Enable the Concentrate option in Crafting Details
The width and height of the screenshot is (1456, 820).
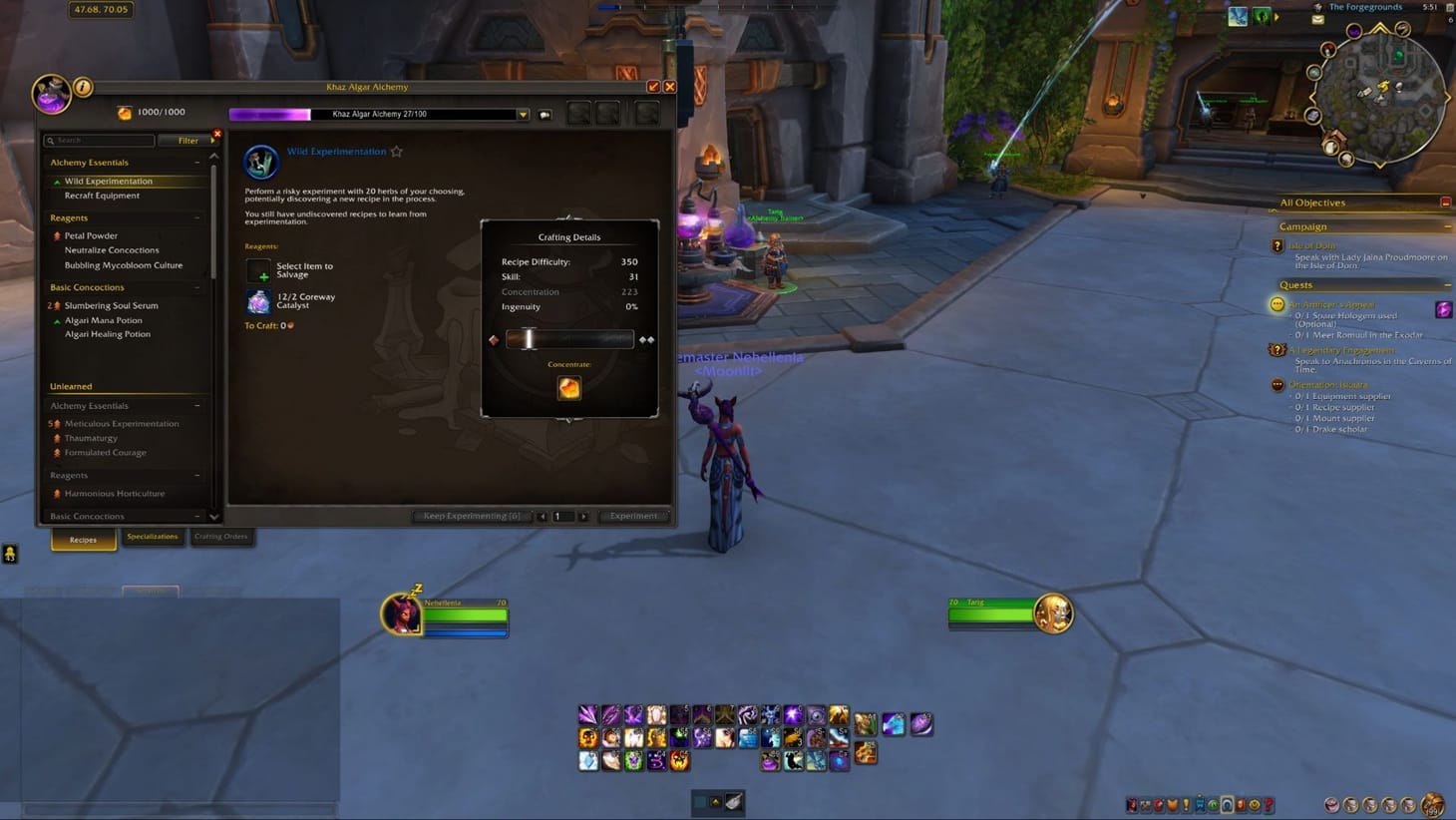point(568,388)
